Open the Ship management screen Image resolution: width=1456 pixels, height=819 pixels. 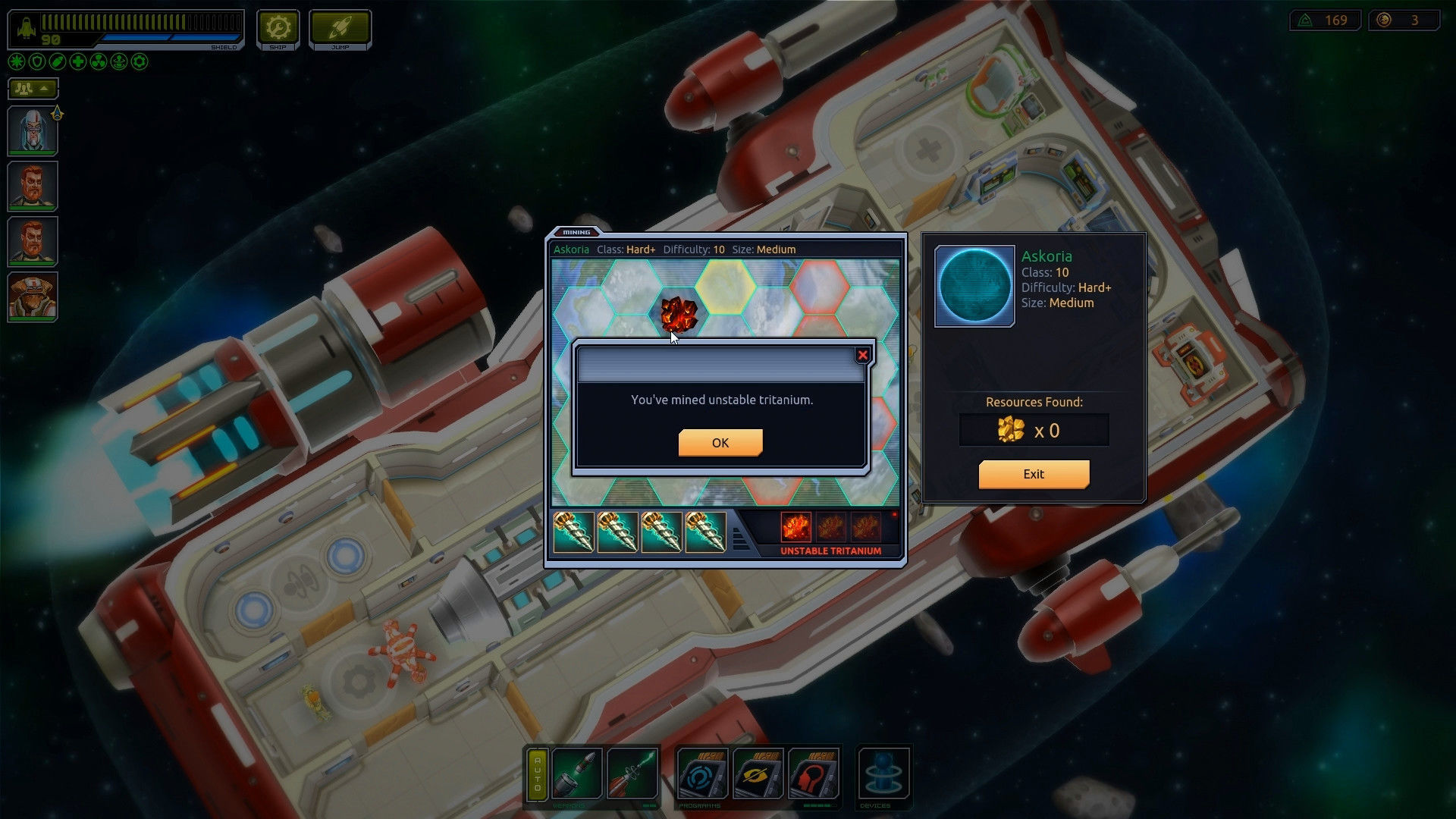point(278,29)
